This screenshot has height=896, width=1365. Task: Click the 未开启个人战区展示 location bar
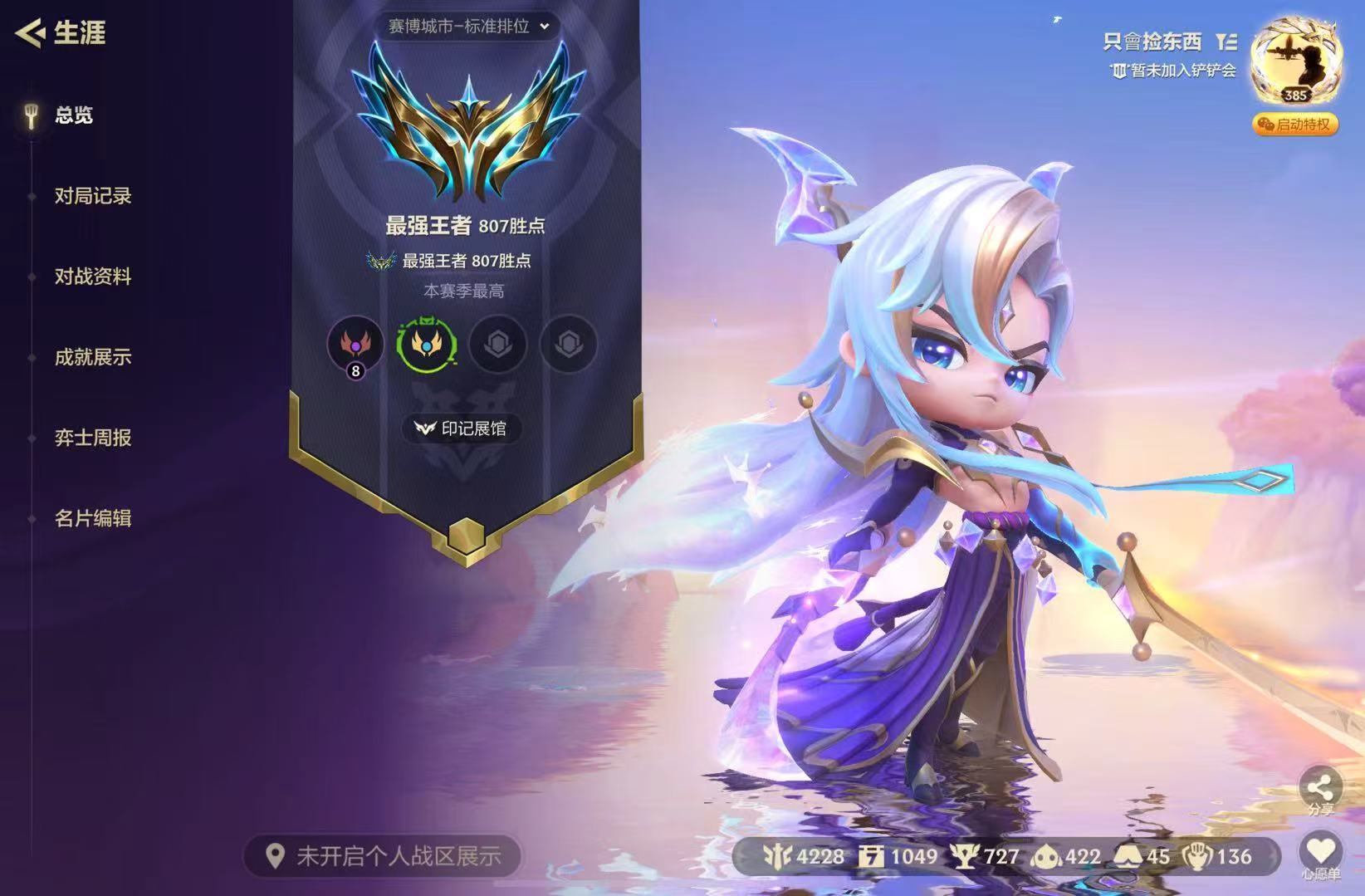[x=384, y=856]
